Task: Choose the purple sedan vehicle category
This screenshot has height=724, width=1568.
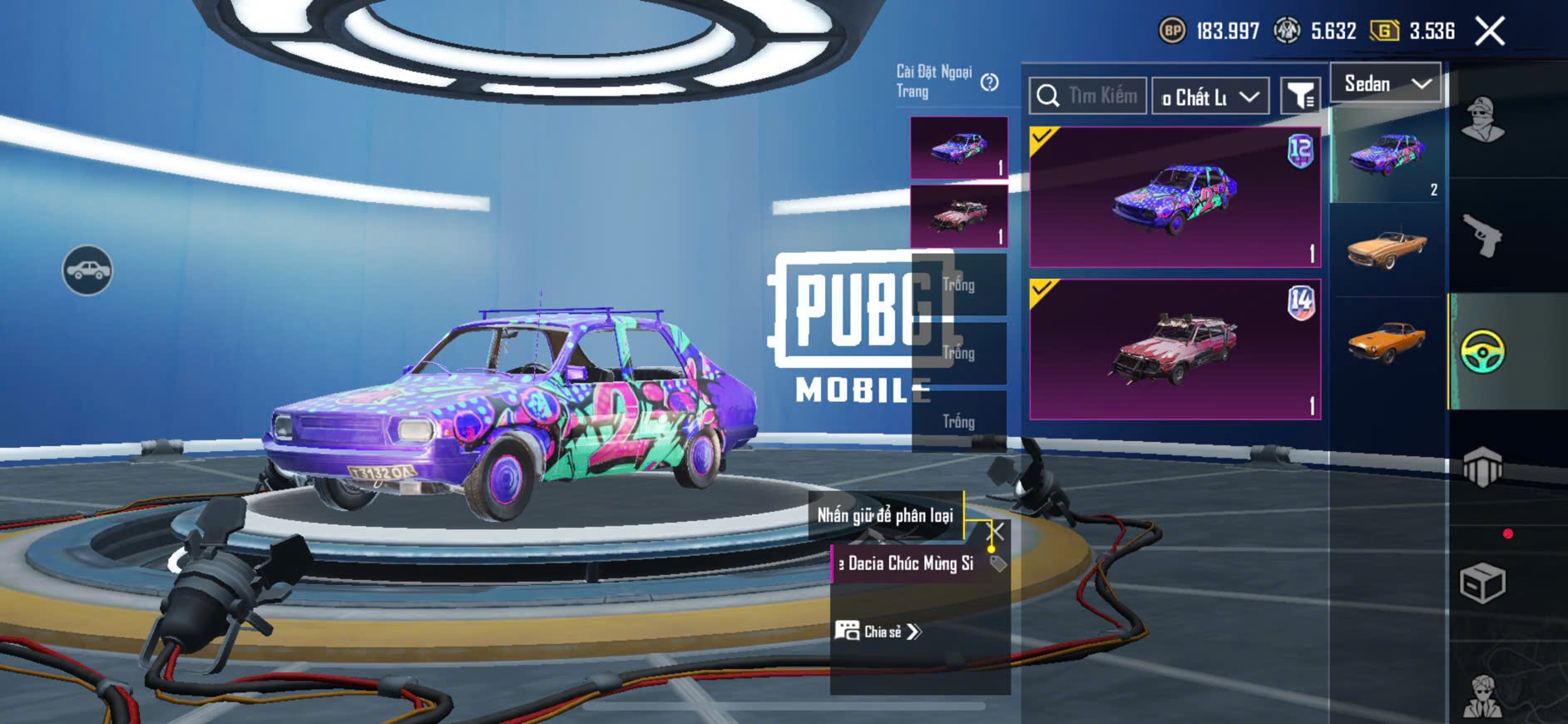Action: [1387, 156]
